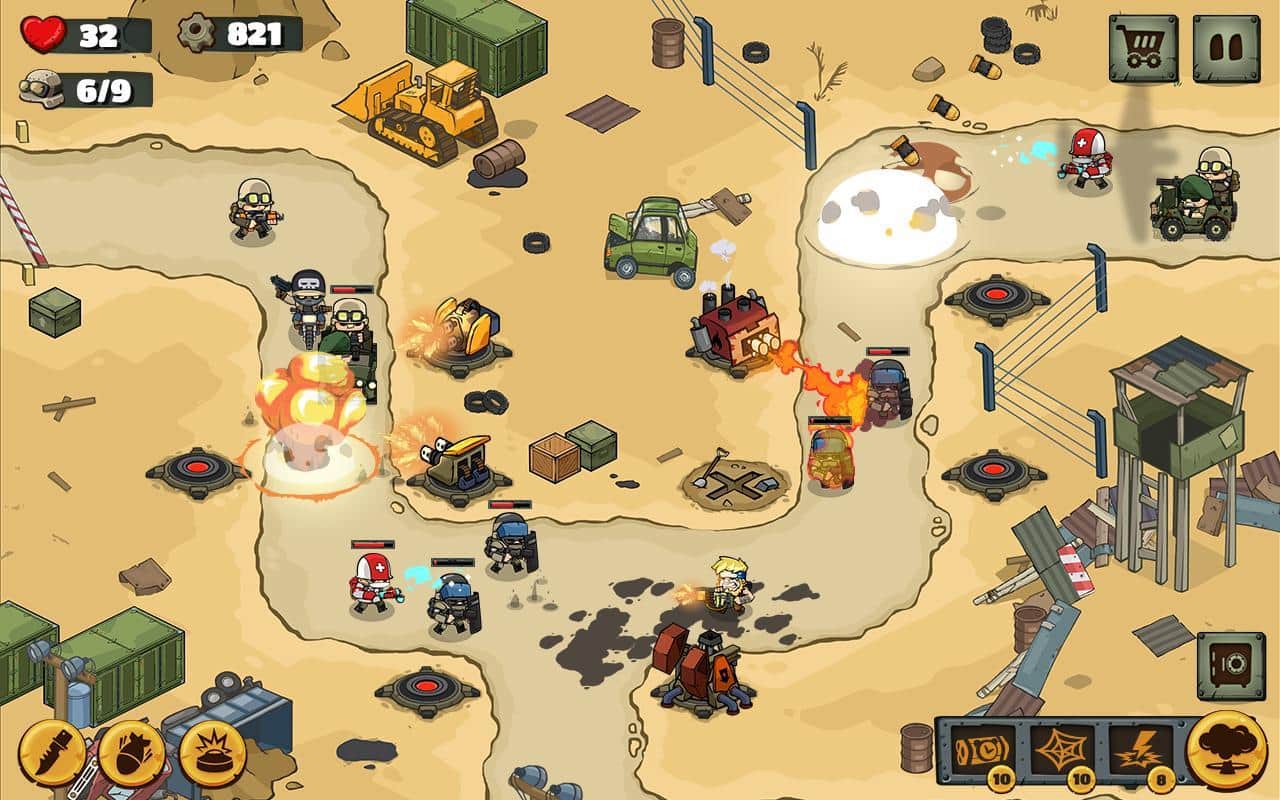Activate the lightning strike power-up
Viewport: 1280px width, 800px height.
[x=1140, y=750]
